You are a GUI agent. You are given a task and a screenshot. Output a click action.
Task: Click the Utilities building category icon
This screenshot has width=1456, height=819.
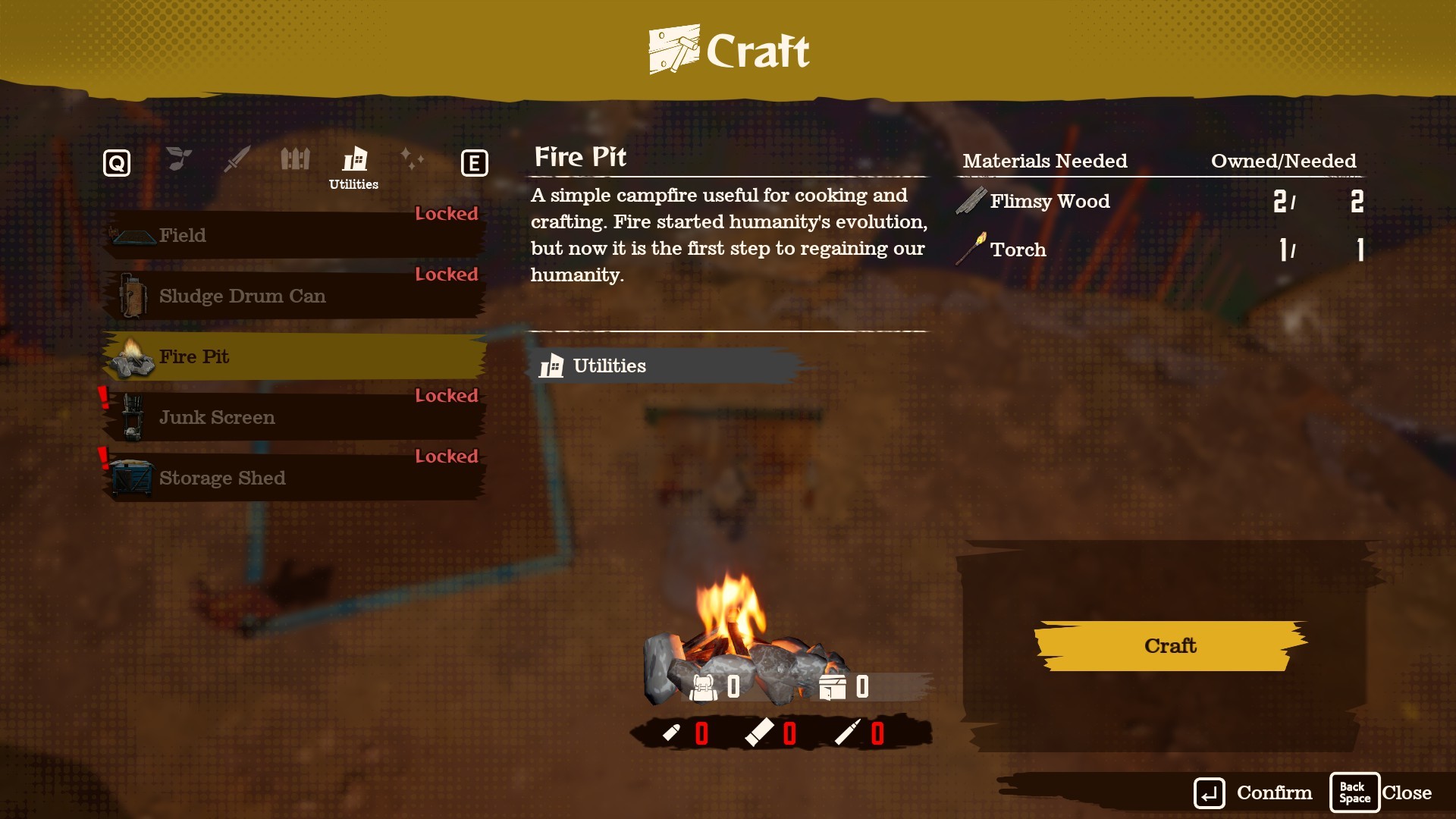pos(353,160)
